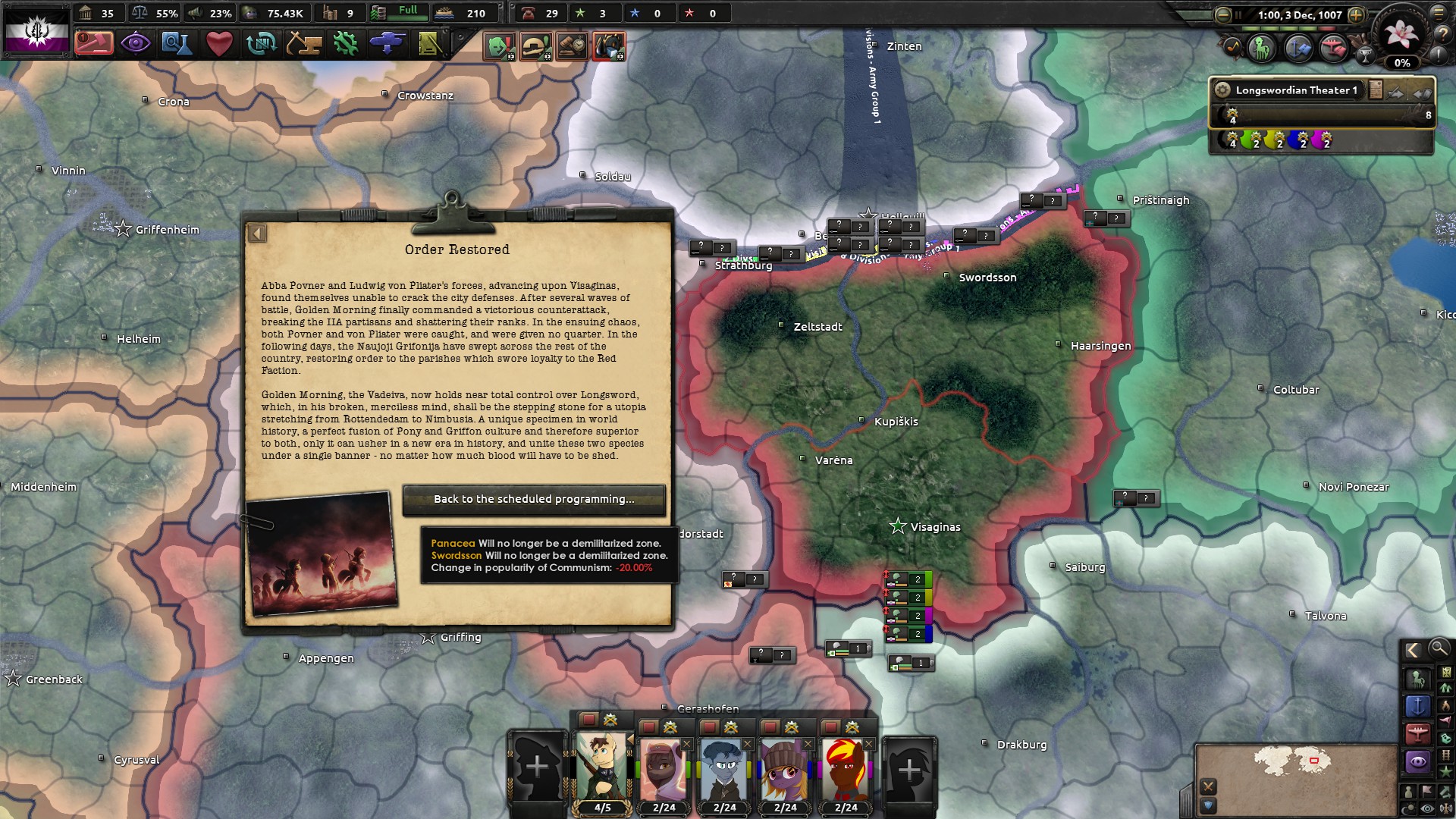The height and width of the screenshot is (819, 1456).
Task: Open the production gear menu
Action: pos(345,43)
